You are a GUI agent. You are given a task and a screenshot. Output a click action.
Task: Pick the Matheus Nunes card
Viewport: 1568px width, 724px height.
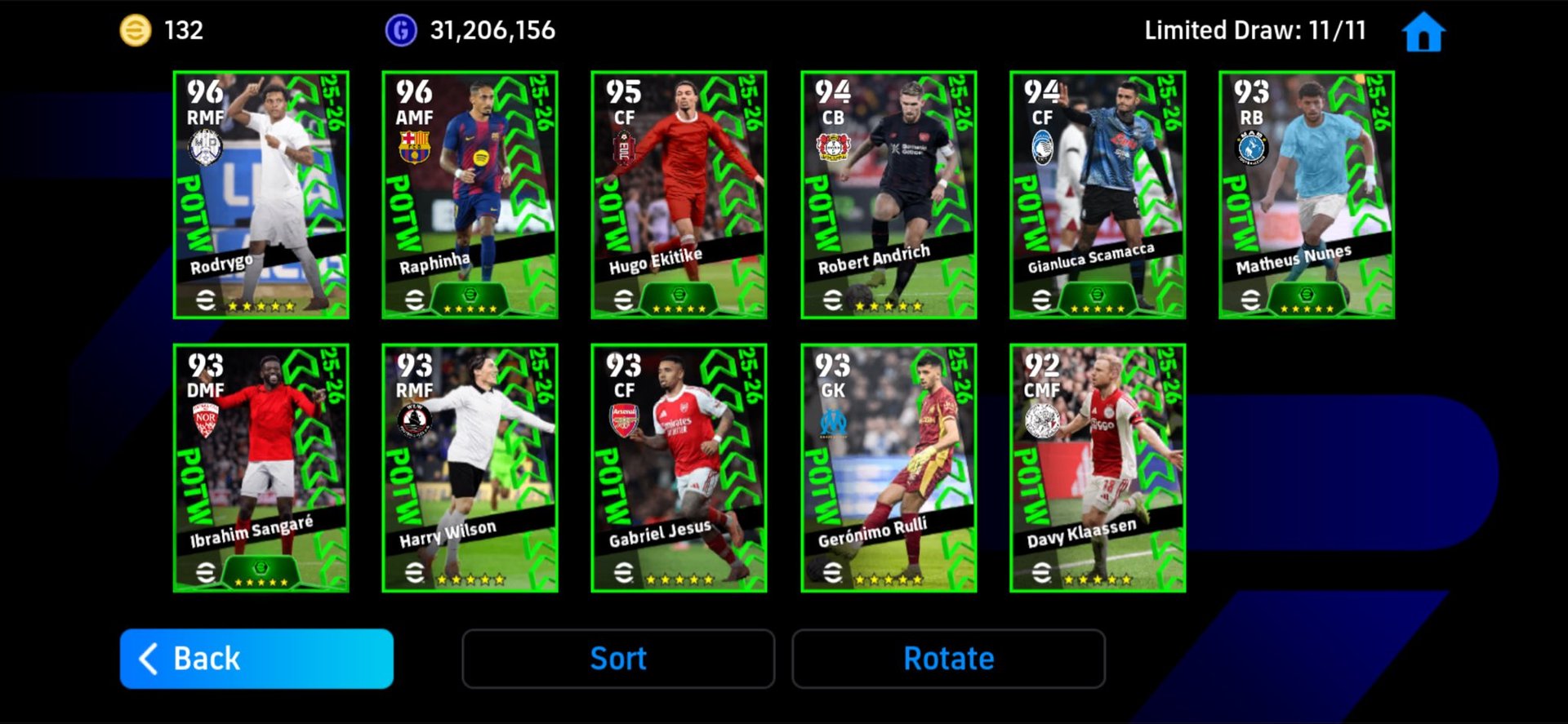tap(1307, 194)
